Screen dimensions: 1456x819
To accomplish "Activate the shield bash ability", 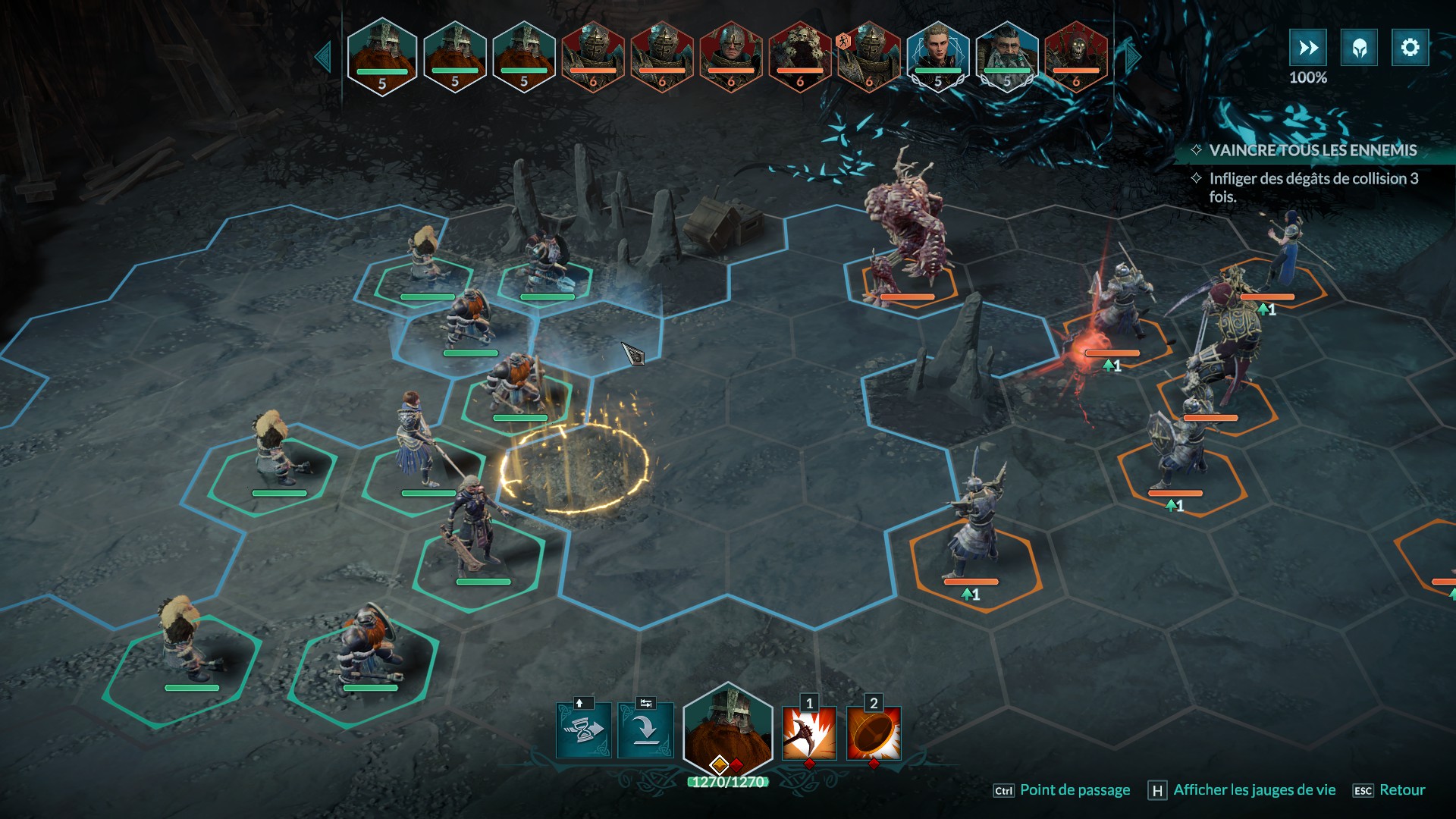I will [874, 733].
